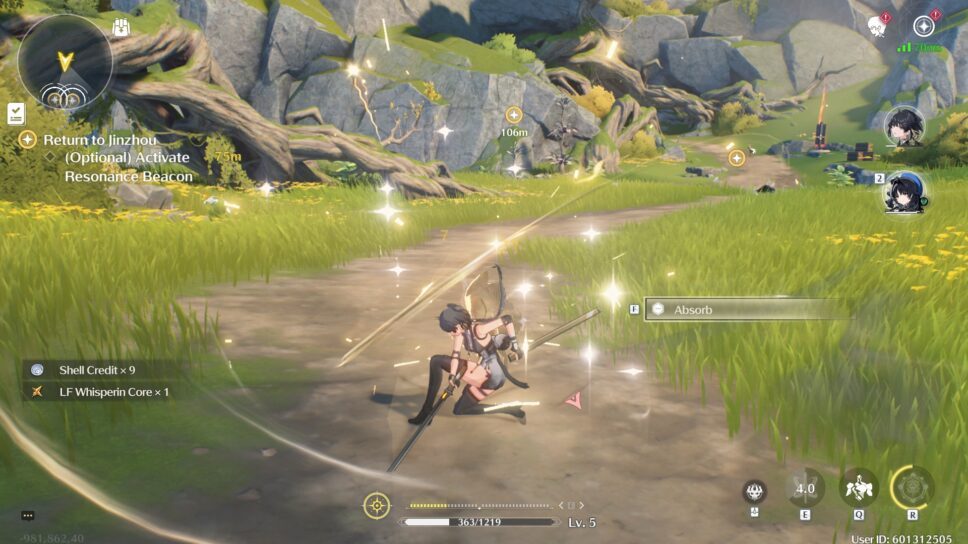Activate the Echo skill icon
This screenshot has height=544, width=968.
tap(858, 488)
